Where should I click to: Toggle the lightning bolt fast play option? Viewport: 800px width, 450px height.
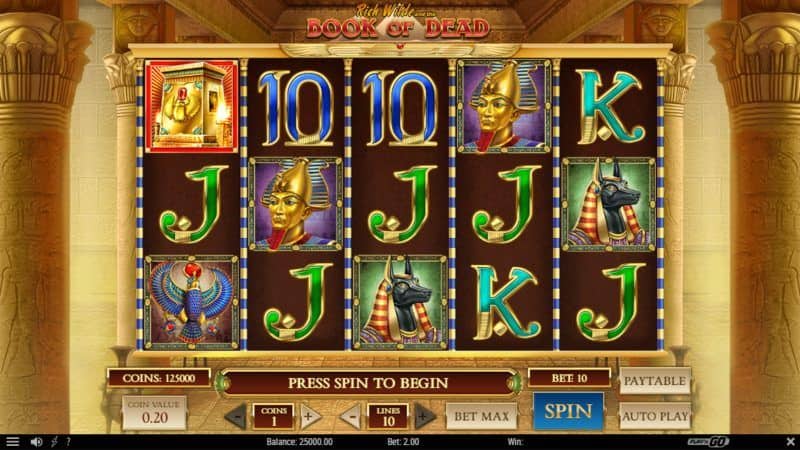[54, 442]
